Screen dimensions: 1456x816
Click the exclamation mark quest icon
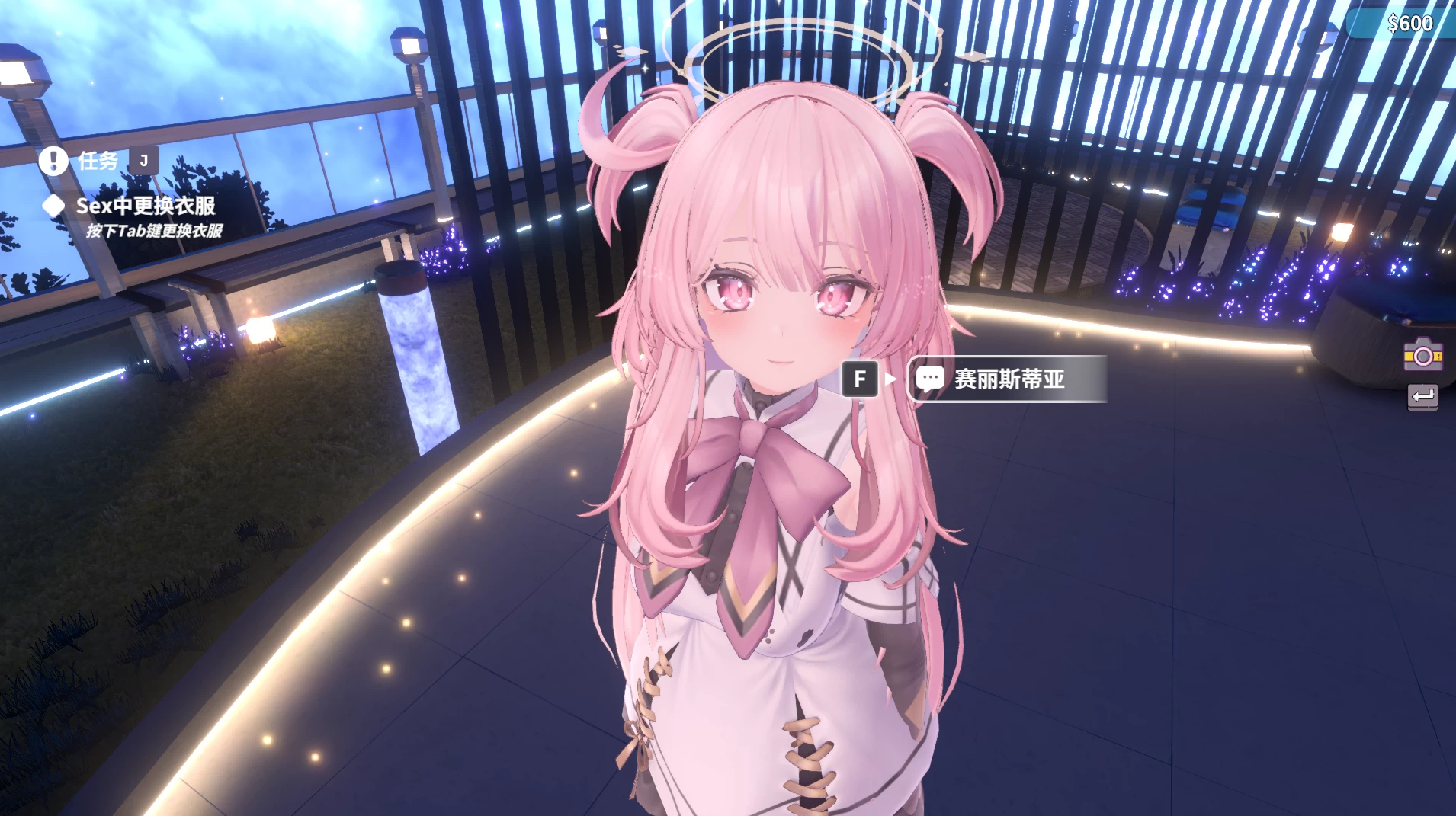[x=53, y=161]
